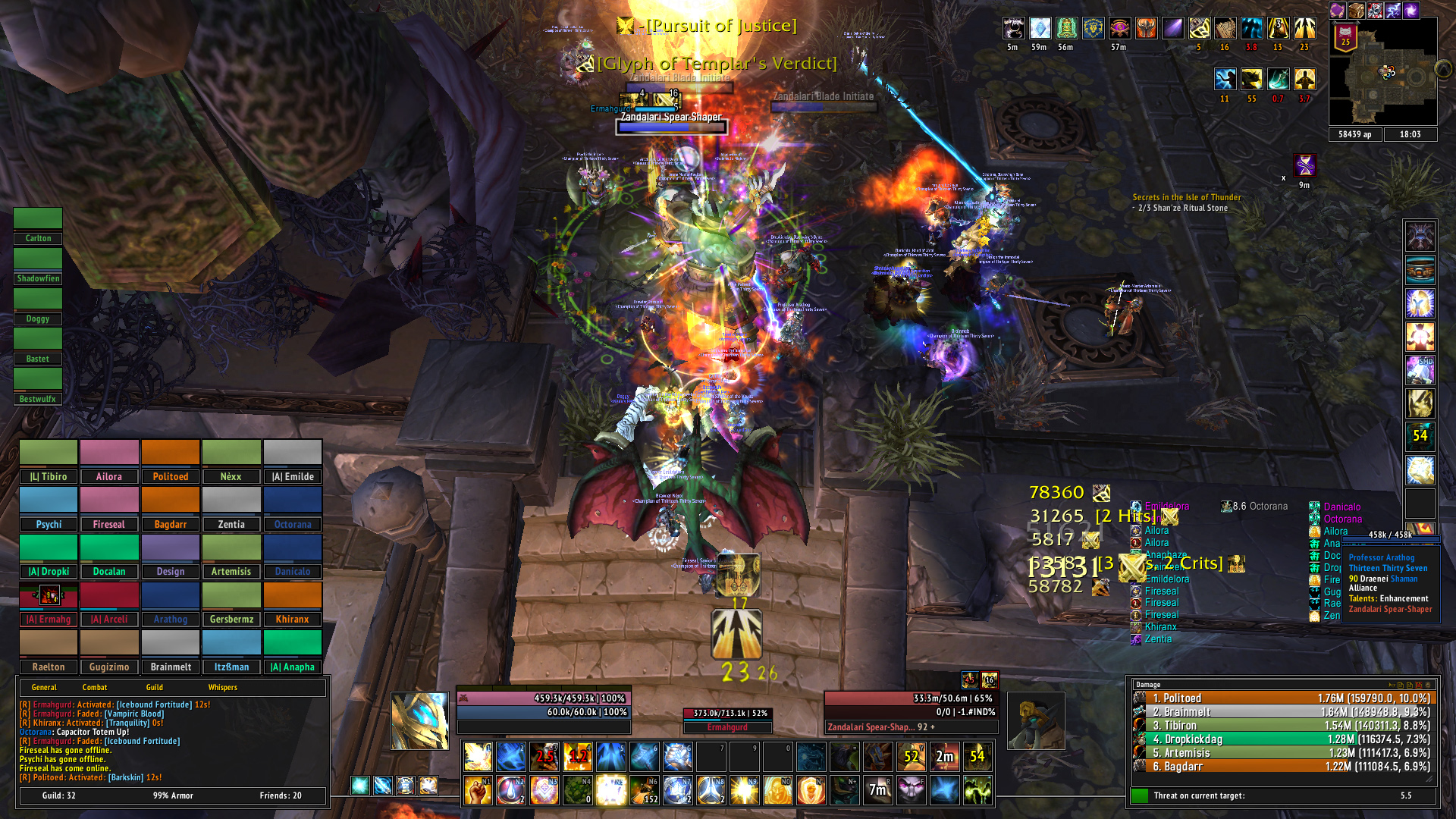Open Secrets in the Isle of Thunder quest
The width and height of the screenshot is (1456, 819).
coord(1187,197)
